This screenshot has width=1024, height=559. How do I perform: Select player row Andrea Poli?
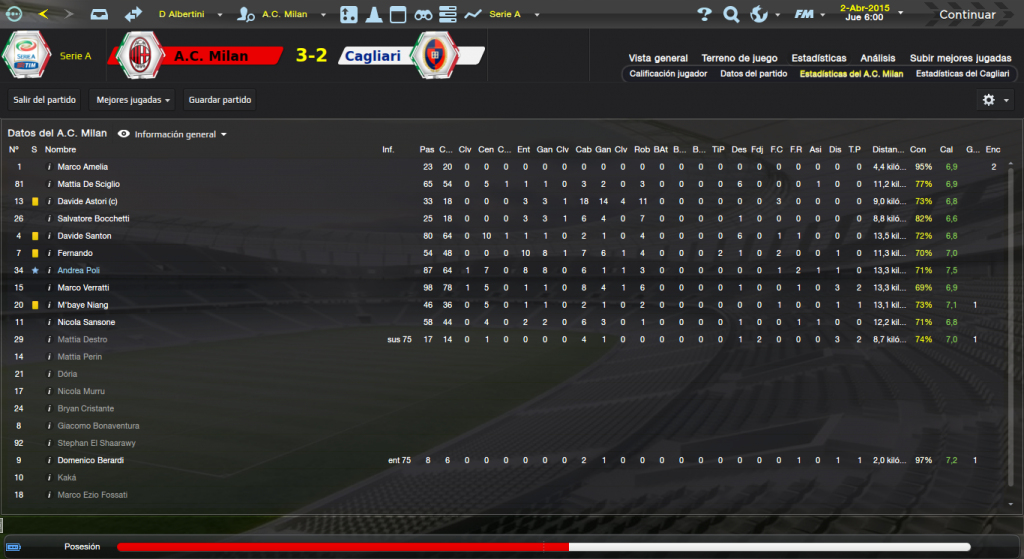coord(85,270)
